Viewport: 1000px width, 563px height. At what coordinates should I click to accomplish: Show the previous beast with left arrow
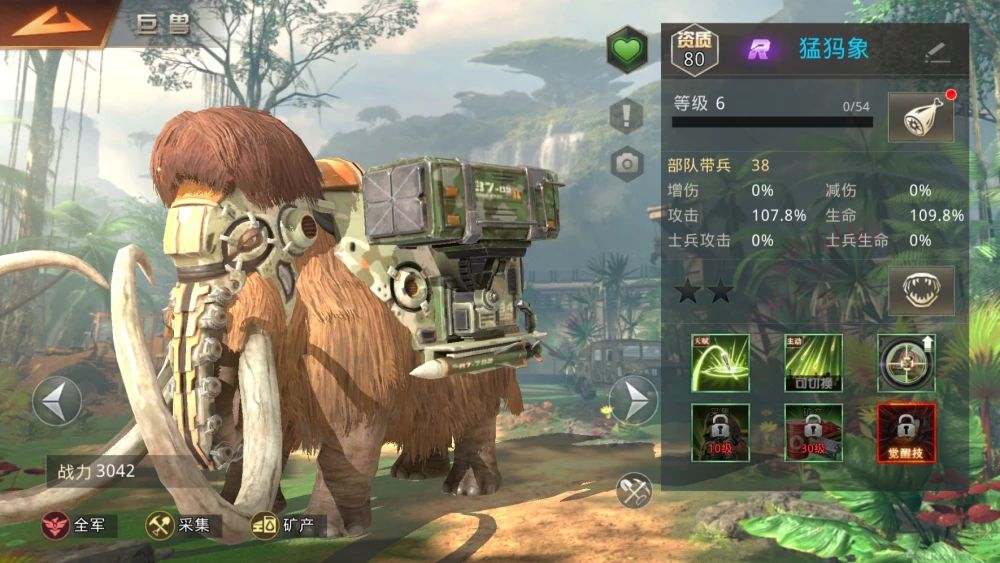click(57, 401)
